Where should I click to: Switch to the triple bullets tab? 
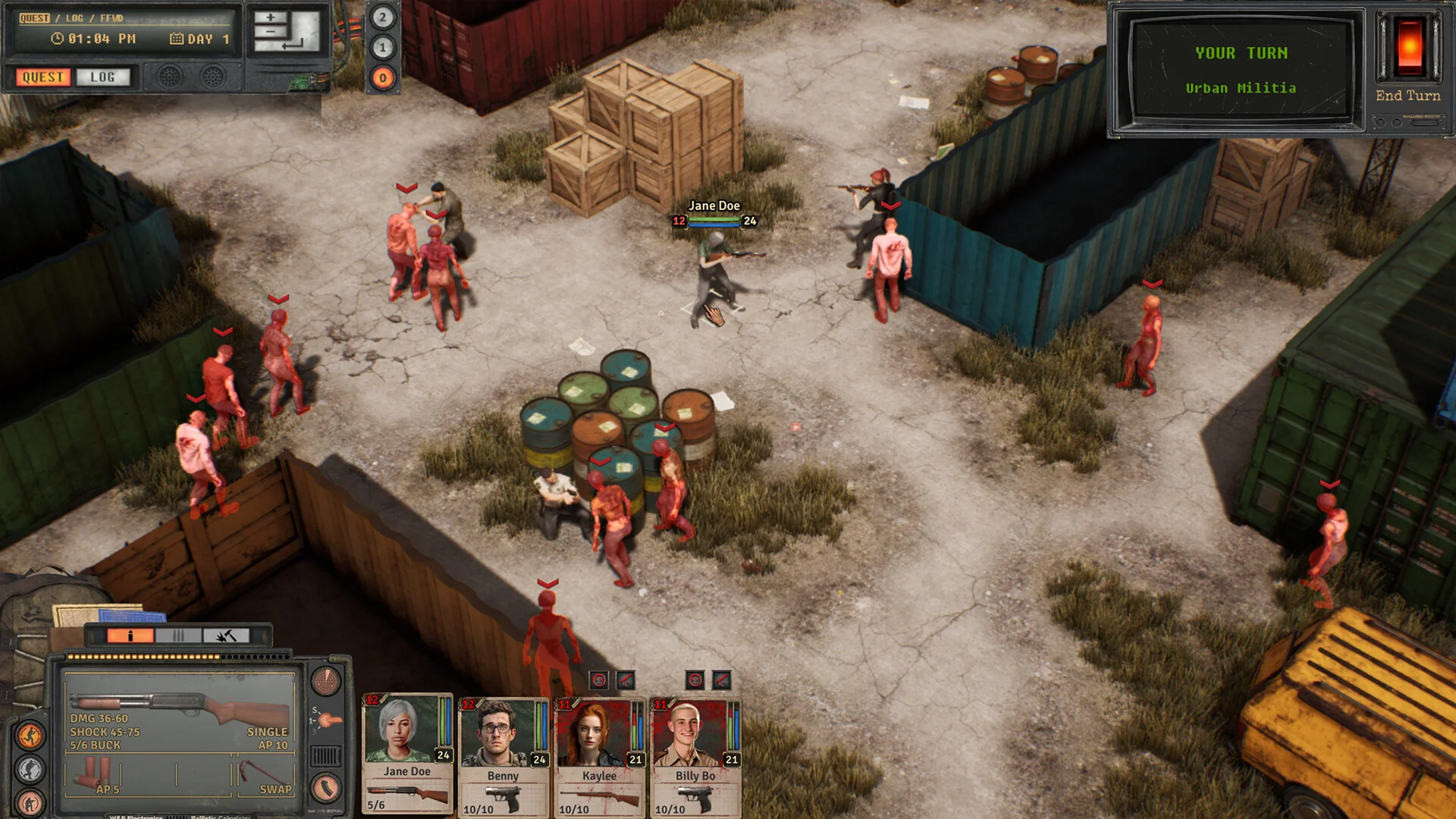[178, 635]
